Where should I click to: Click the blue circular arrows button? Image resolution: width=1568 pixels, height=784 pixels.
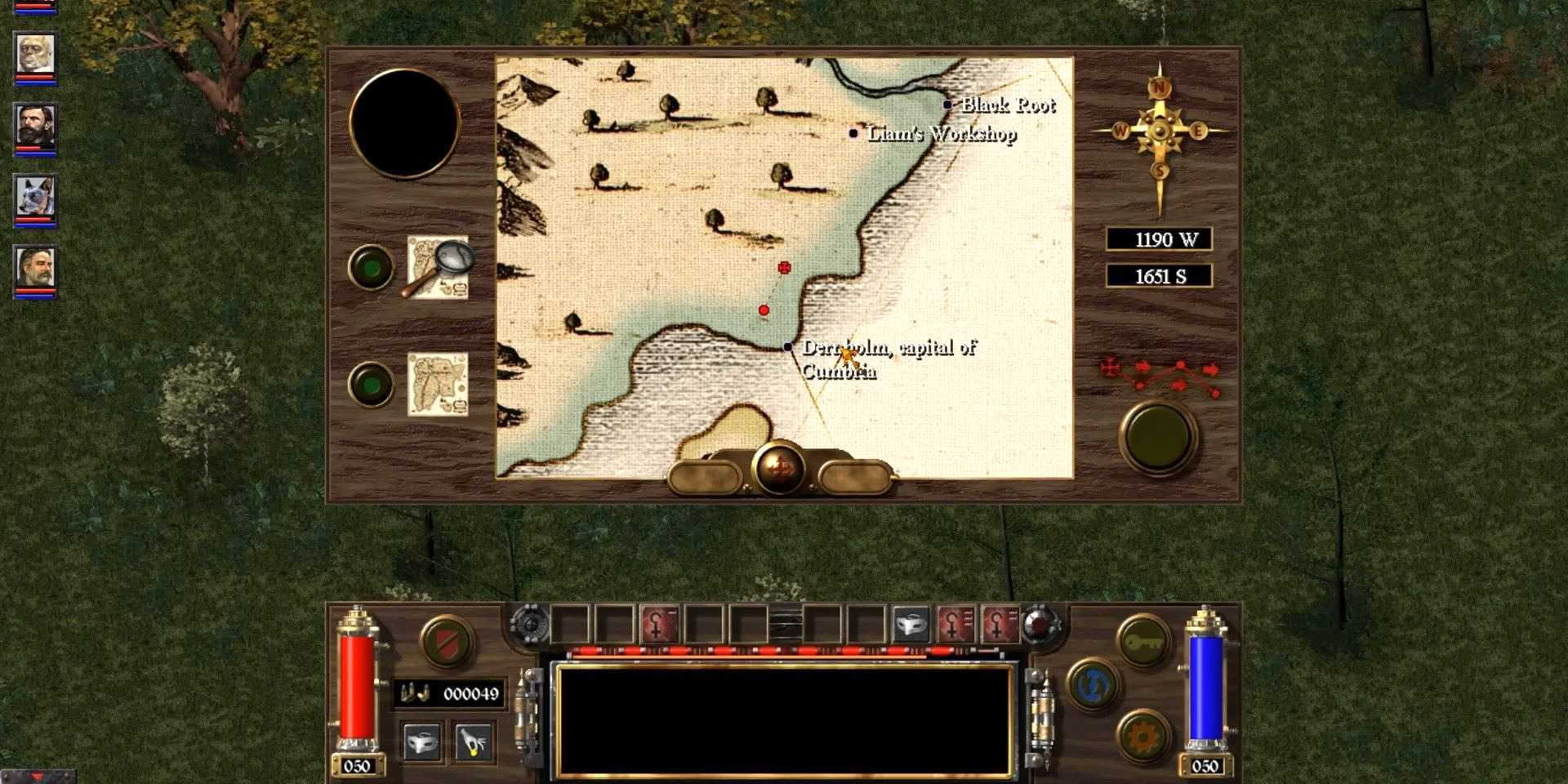point(1094,684)
